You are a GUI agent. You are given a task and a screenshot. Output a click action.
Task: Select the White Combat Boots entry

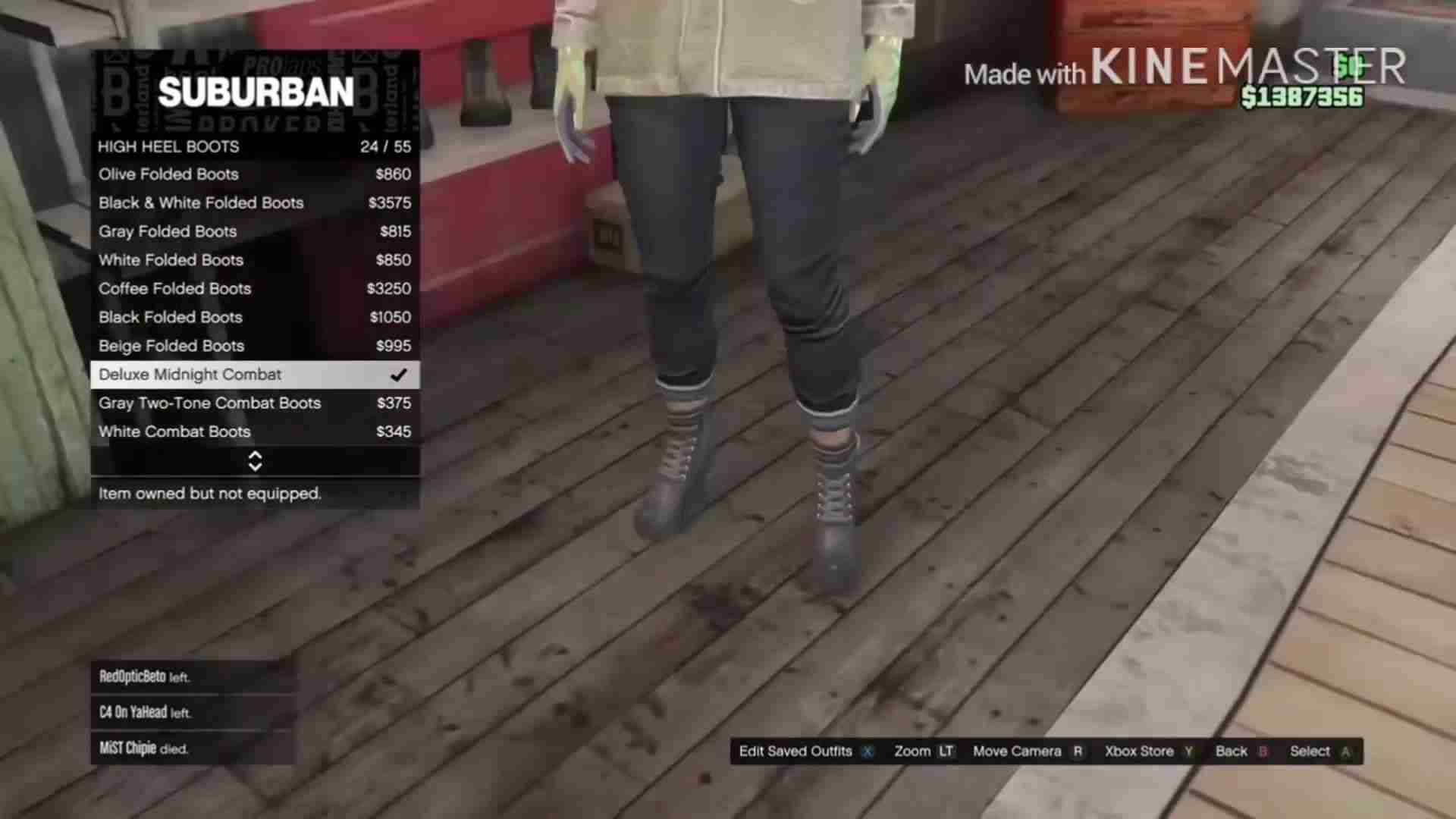[174, 431]
